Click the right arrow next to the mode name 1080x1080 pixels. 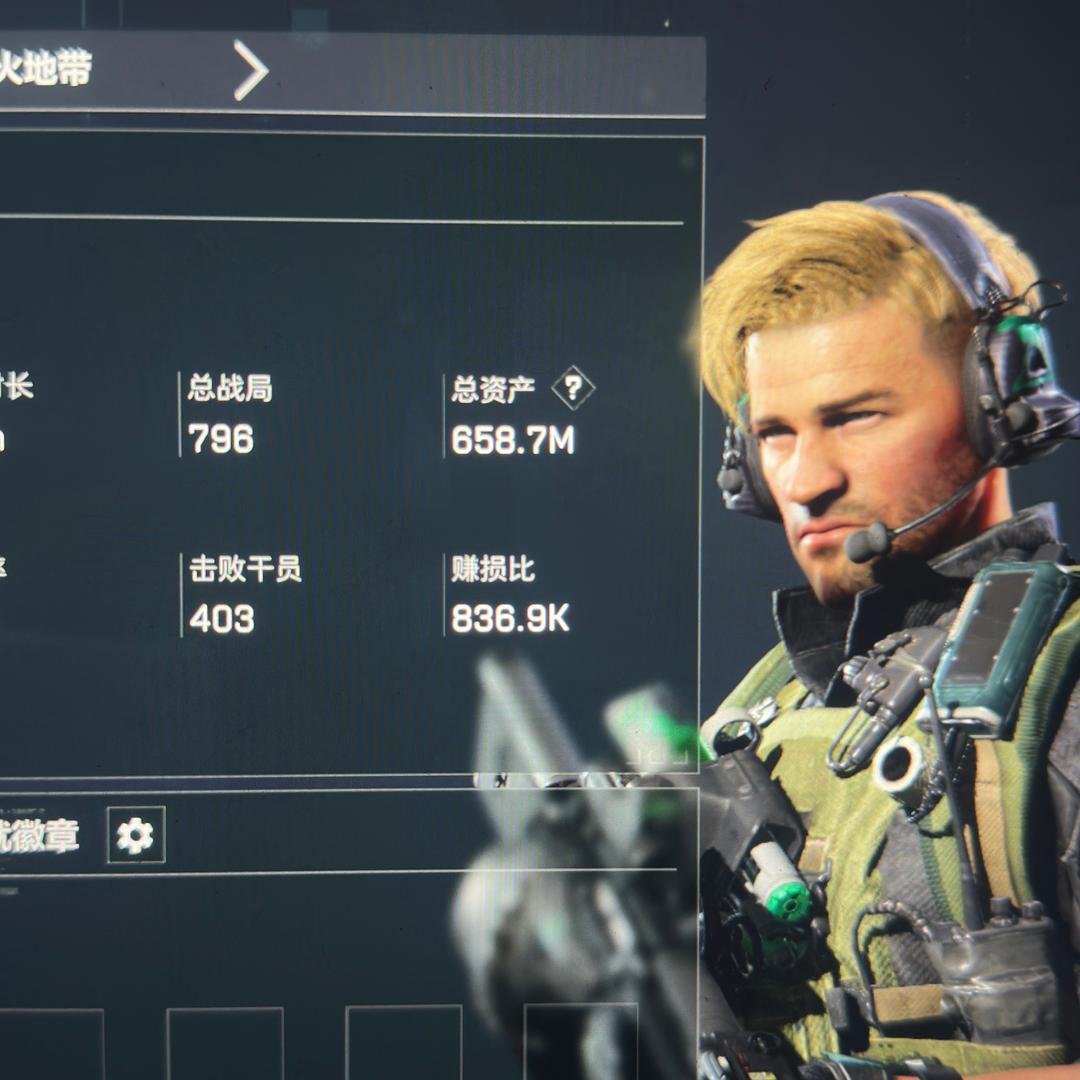(x=251, y=70)
